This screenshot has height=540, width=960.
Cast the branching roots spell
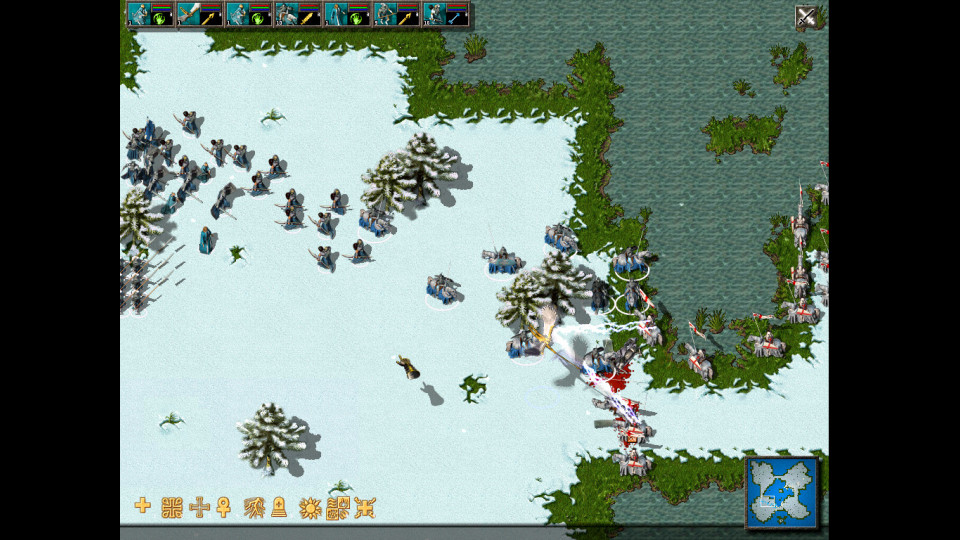coord(253,506)
